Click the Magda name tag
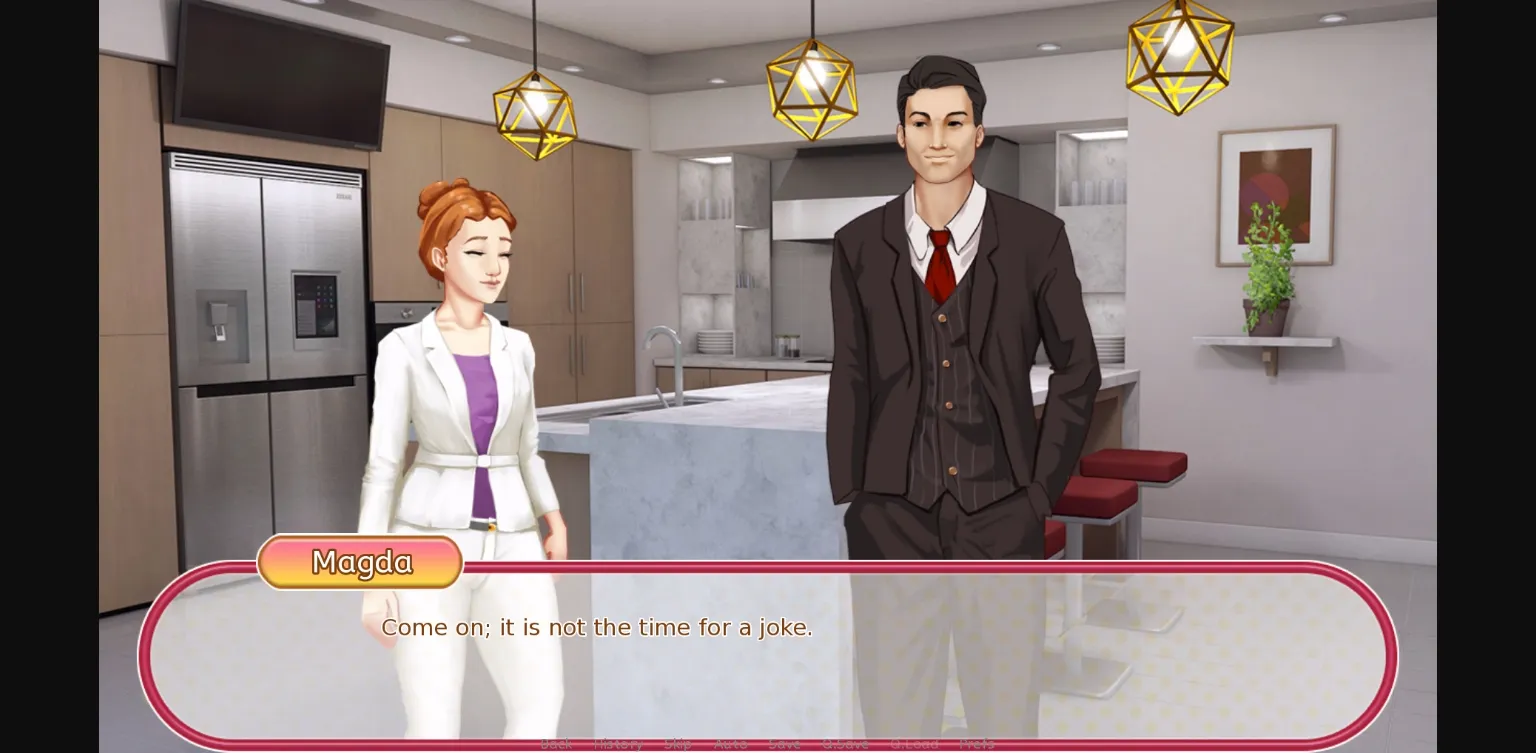1536x753 pixels. [359, 562]
